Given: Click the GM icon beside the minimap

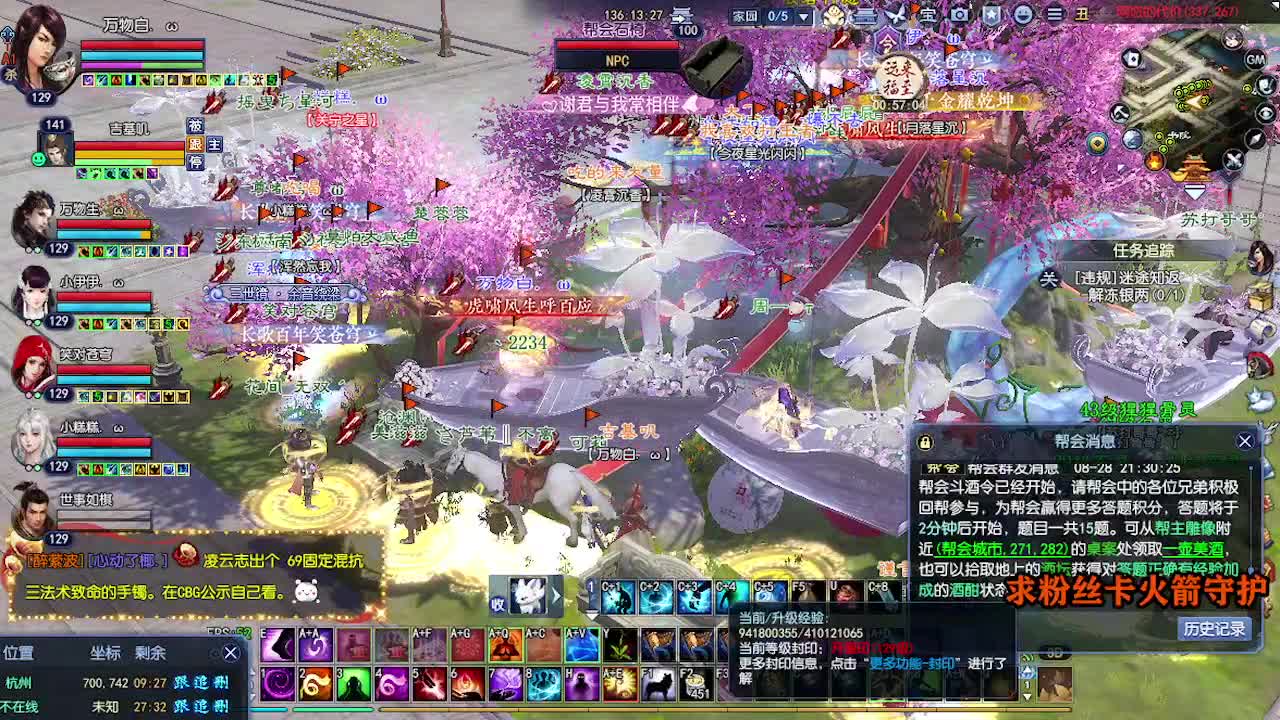Looking at the screenshot, I should pos(1255,58).
